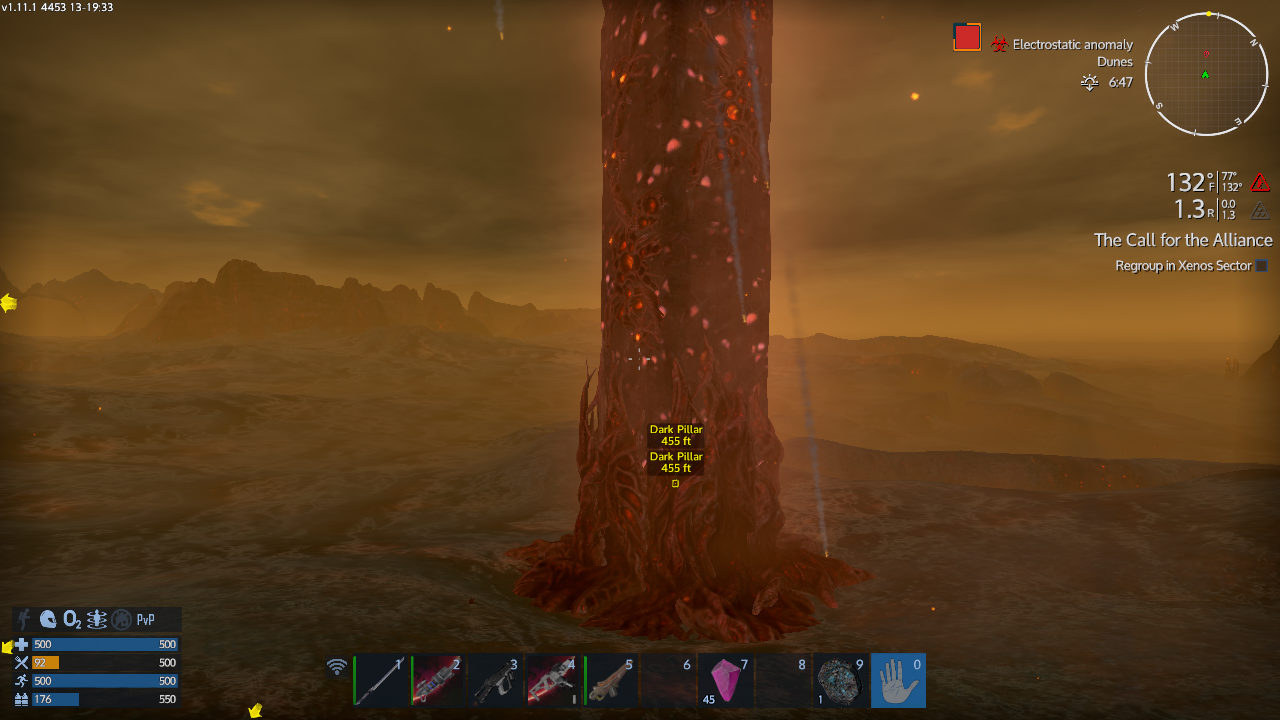This screenshot has height=720, width=1280.
Task: Select the pink crystal stack in slot 7
Action: point(726,680)
